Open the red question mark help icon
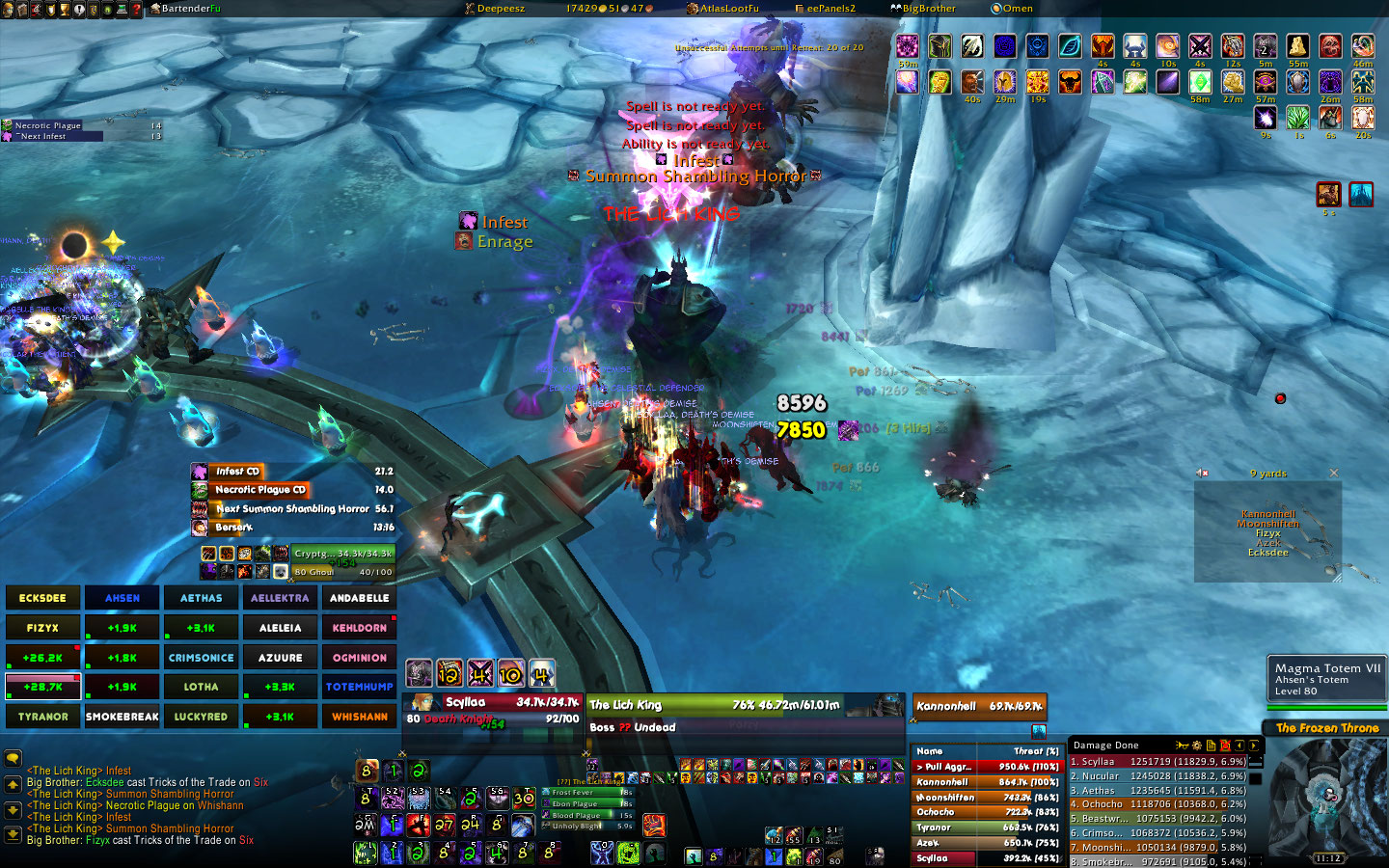The width and height of the screenshot is (1389, 868). point(136,9)
